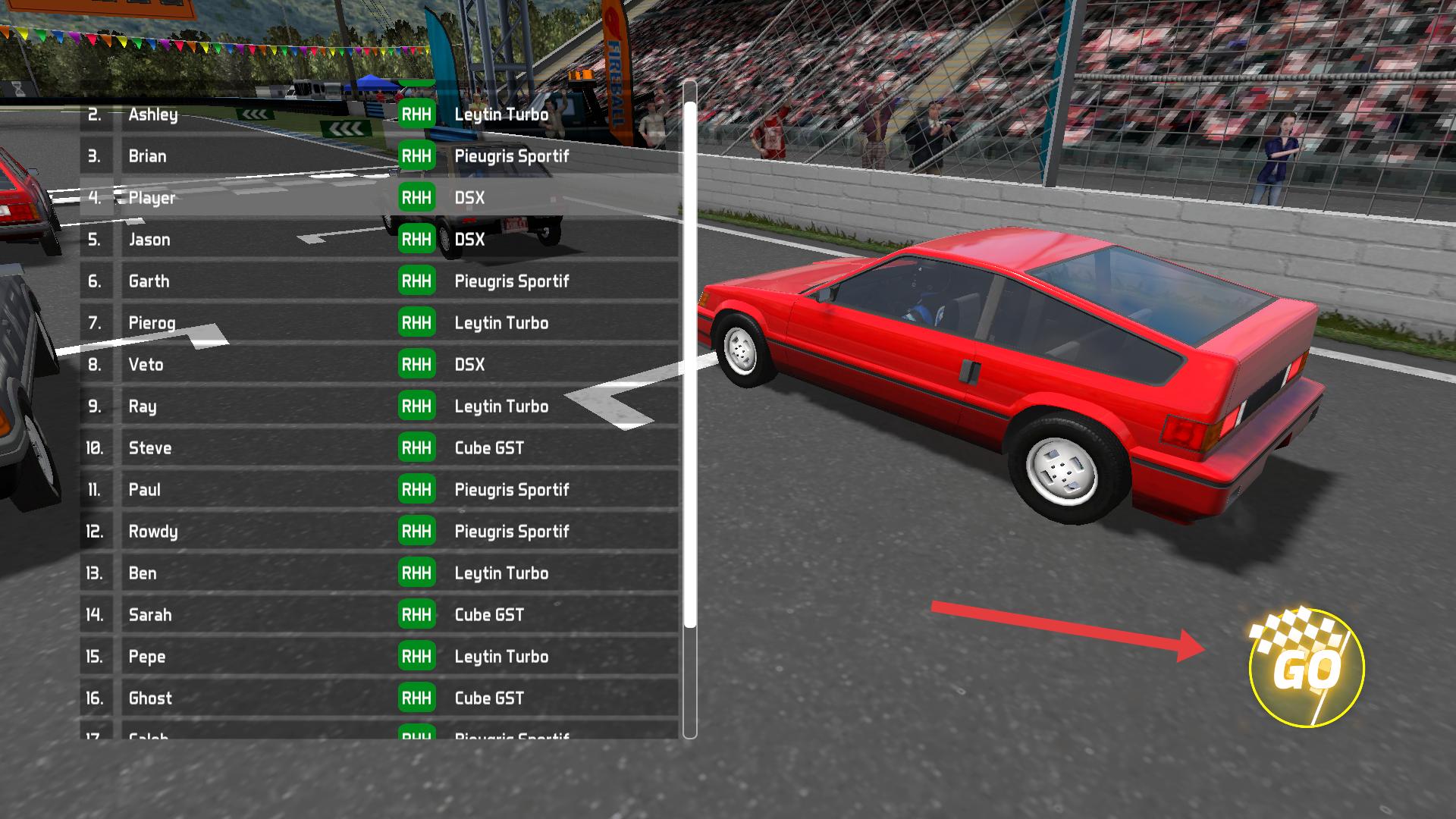The image size is (1456, 819).
Task: Click Jason's DSX grid entry
Action: 379,240
